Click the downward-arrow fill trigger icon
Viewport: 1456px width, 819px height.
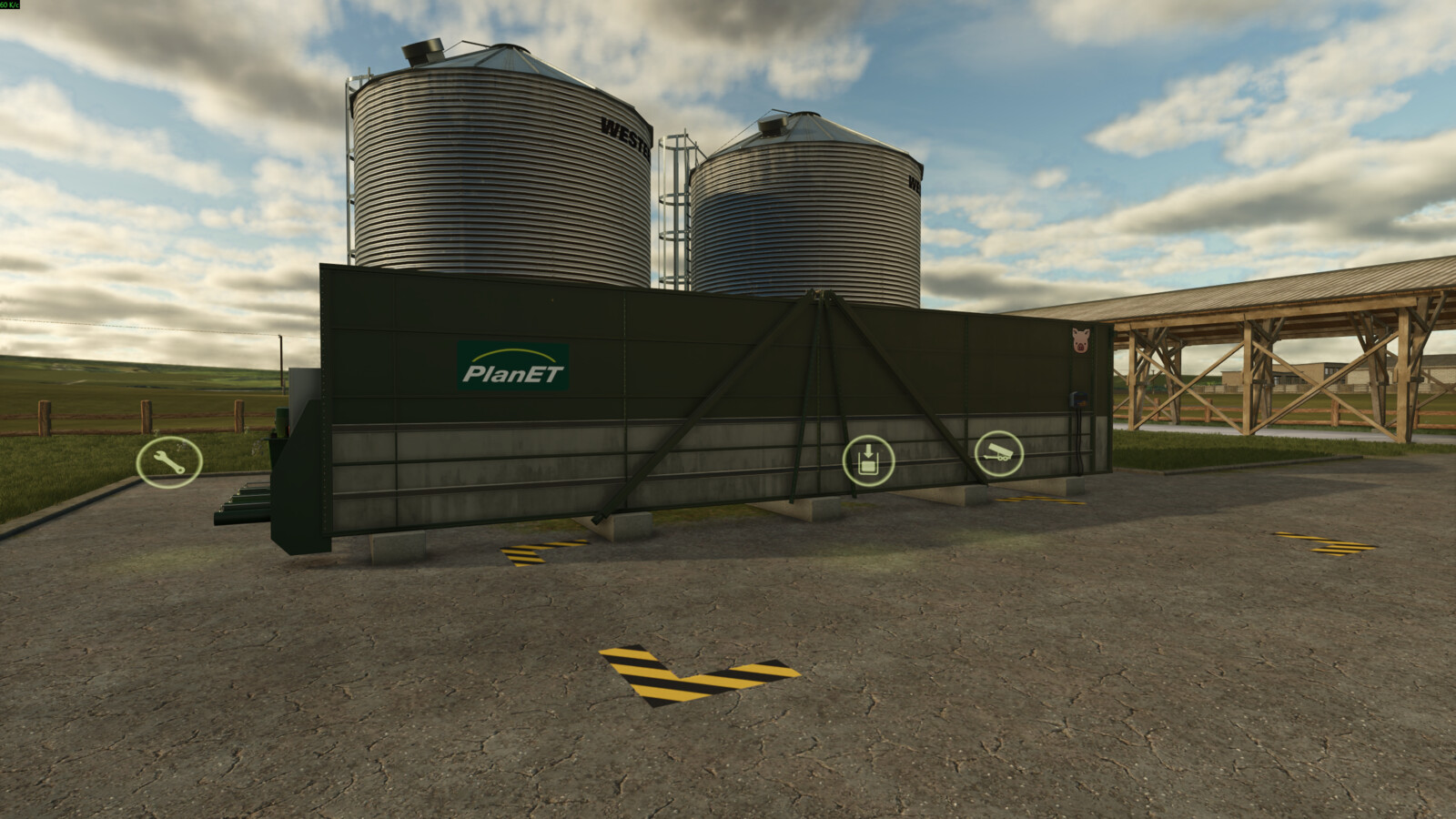tap(870, 460)
